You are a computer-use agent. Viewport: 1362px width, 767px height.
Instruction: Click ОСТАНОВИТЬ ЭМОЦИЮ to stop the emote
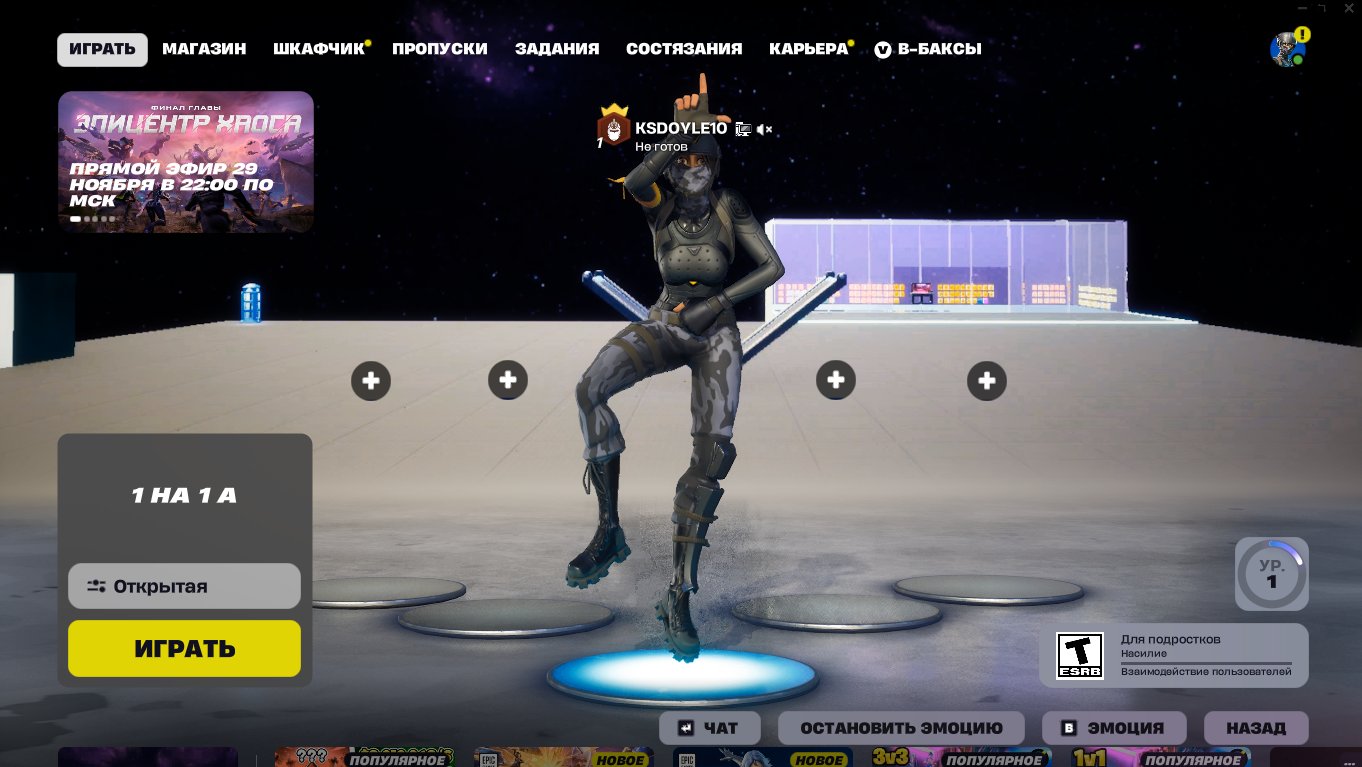click(x=904, y=728)
